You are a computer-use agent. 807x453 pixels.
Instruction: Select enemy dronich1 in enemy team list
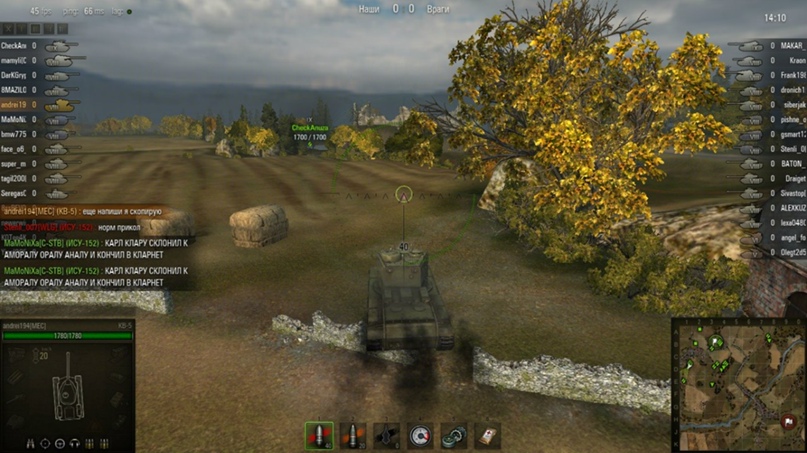pos(792,90)
